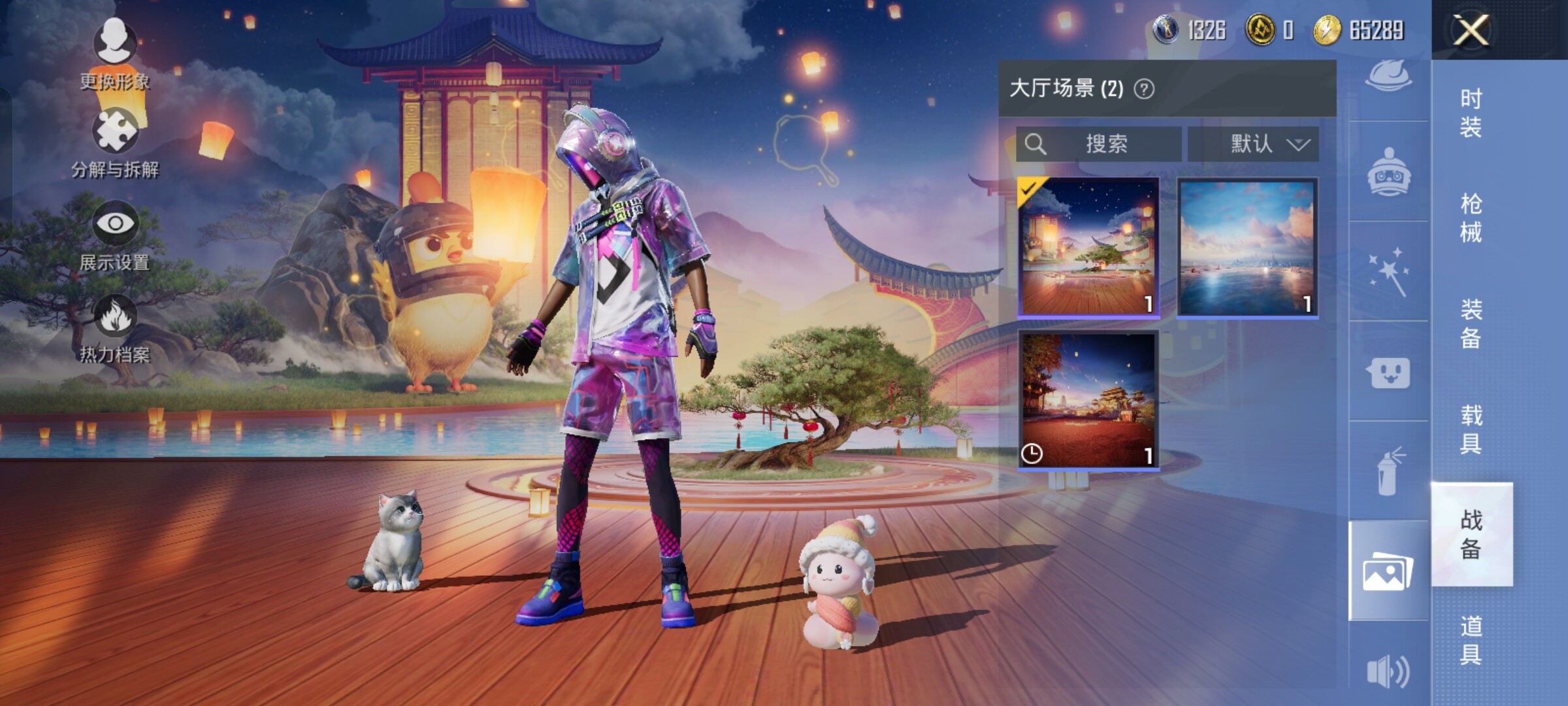Switch to the 道具 items tab
This screenshot has width=1568, height=706.
click(x=1471, y=640)
